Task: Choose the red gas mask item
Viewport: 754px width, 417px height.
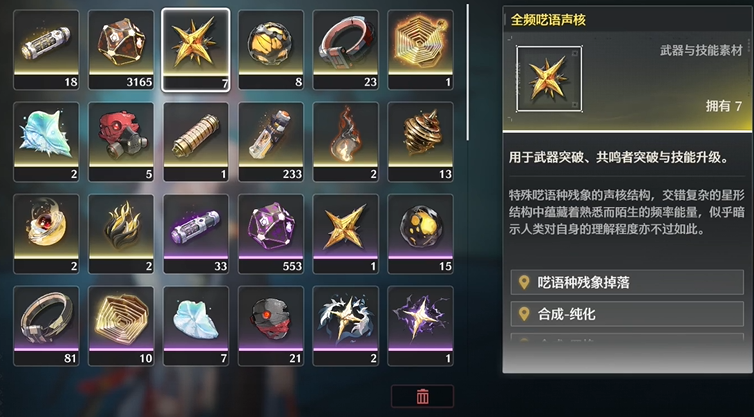Action: (121, 136)
